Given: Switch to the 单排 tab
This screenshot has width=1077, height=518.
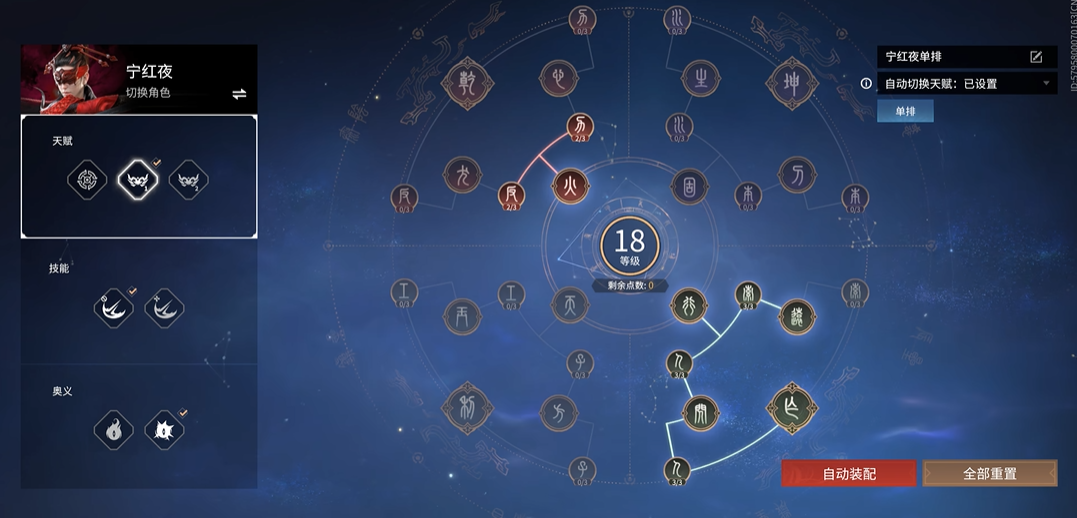Looking at the screenshot, I should coord(905,111).
